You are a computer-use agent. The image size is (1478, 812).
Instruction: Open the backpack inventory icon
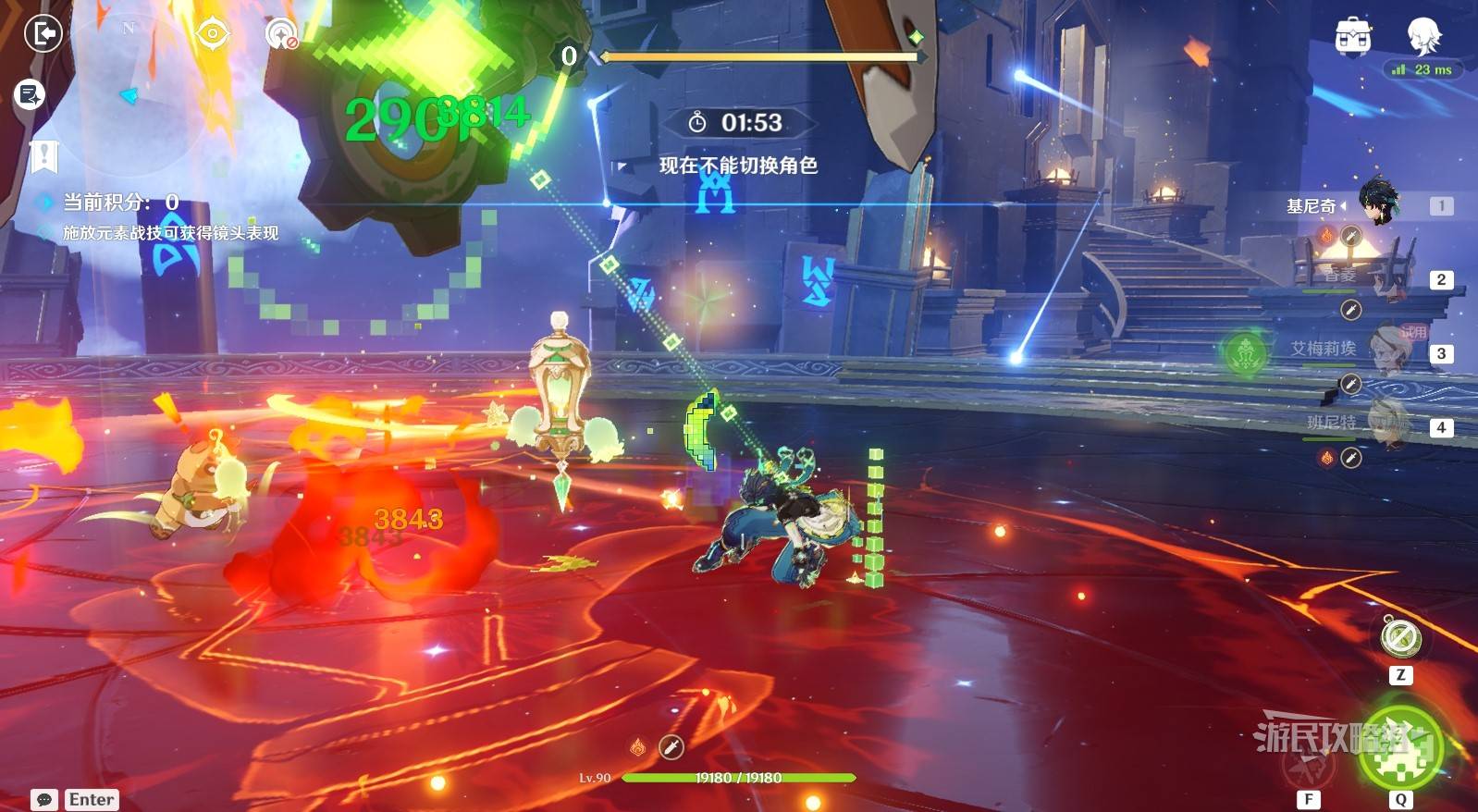(1353, 36)
